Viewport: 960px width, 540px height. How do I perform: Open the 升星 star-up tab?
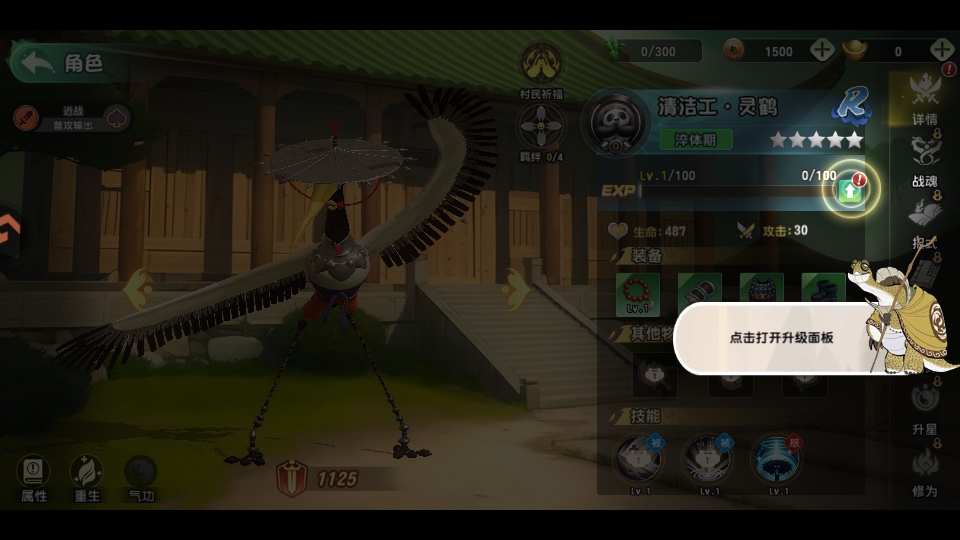925,408
